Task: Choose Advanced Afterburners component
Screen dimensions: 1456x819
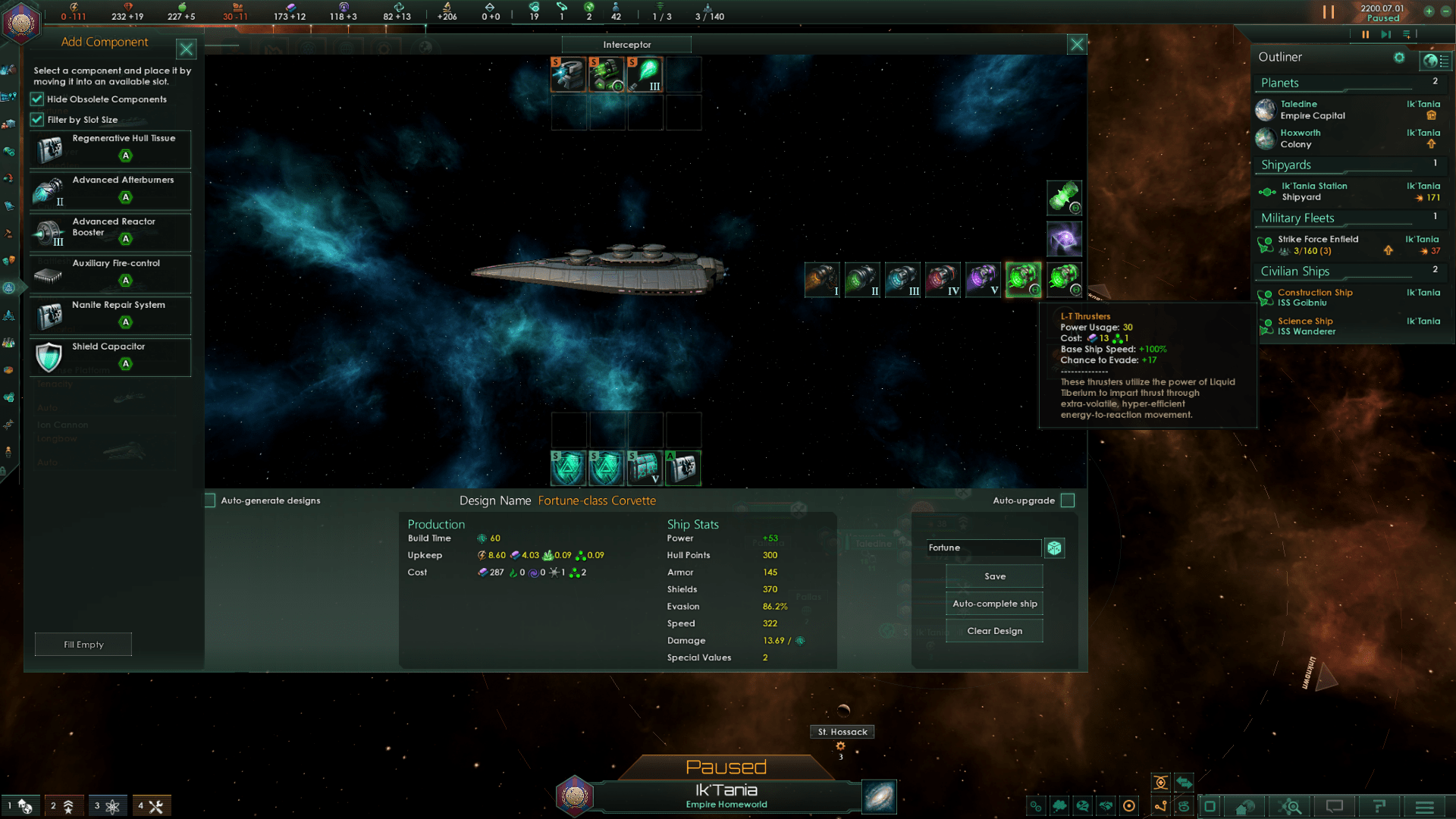Action: (x=110, y=190)
